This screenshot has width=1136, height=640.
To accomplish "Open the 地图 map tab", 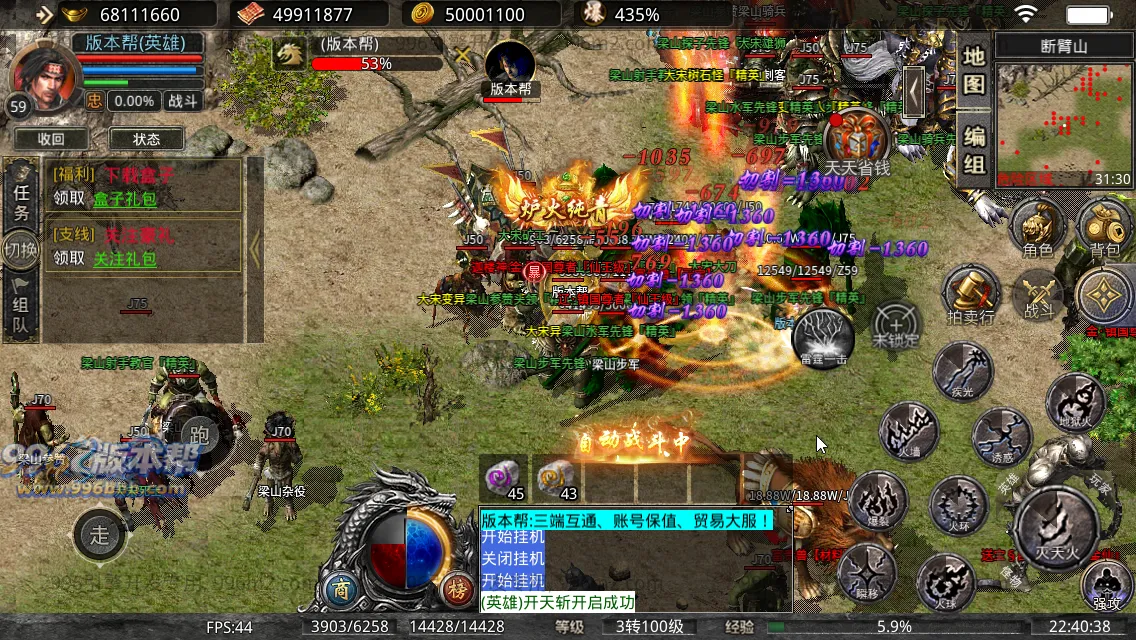I will point(974,70).
